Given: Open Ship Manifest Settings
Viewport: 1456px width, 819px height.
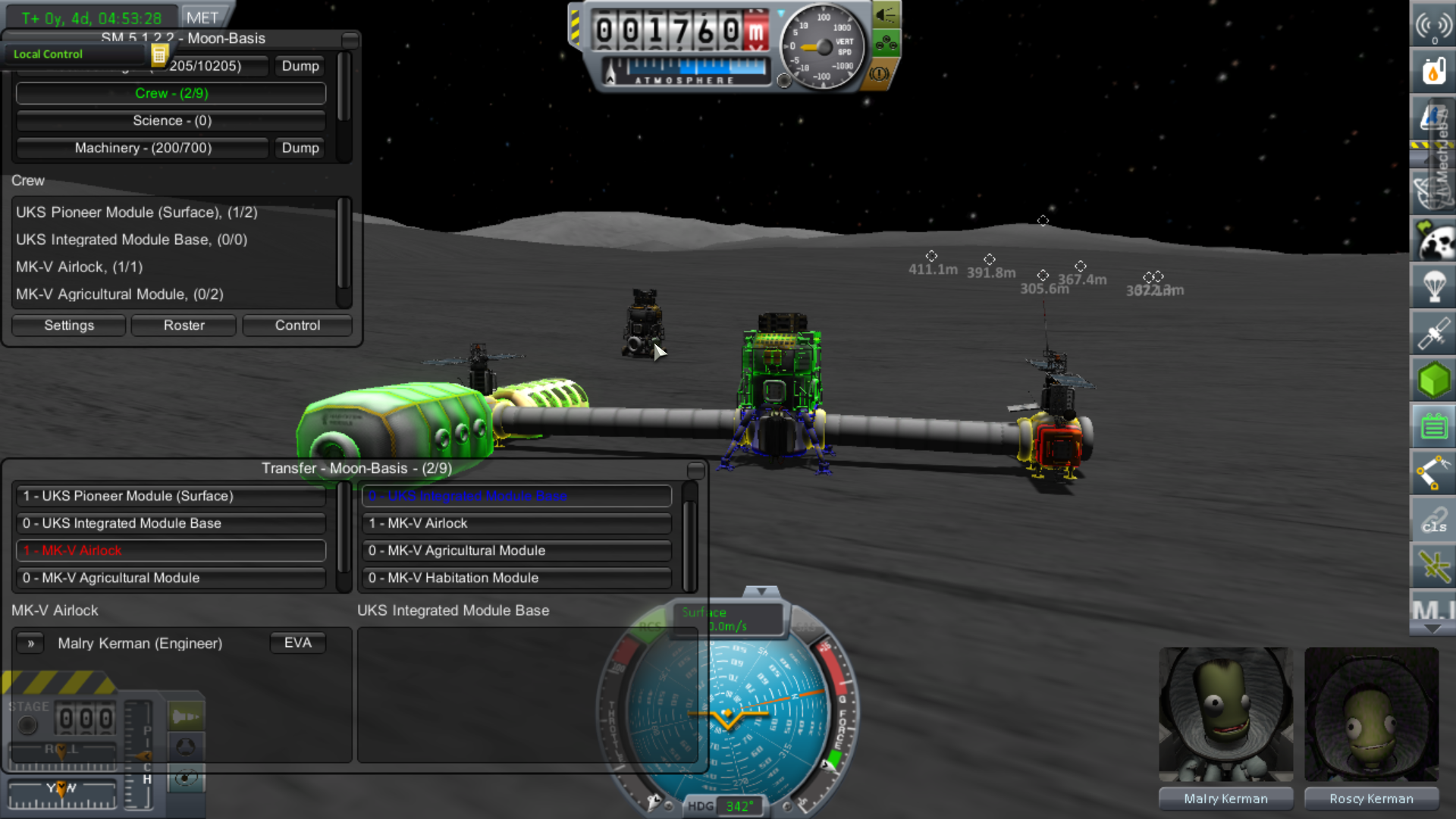Looking at the screenshot, I should (x=69, y=325).
